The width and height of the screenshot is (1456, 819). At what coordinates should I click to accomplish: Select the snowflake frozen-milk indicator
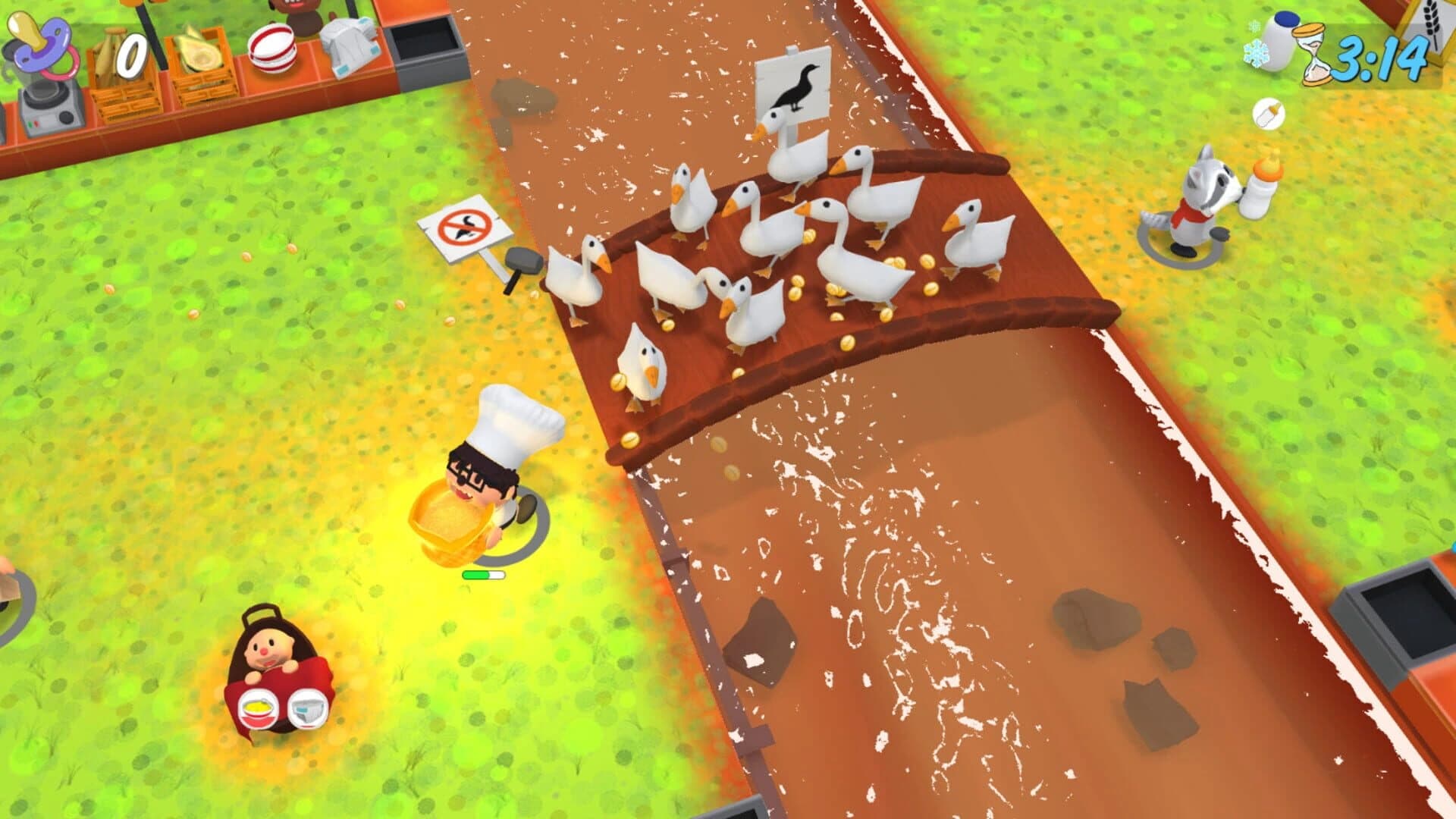pyautogui.click(x=1255, y=53)
